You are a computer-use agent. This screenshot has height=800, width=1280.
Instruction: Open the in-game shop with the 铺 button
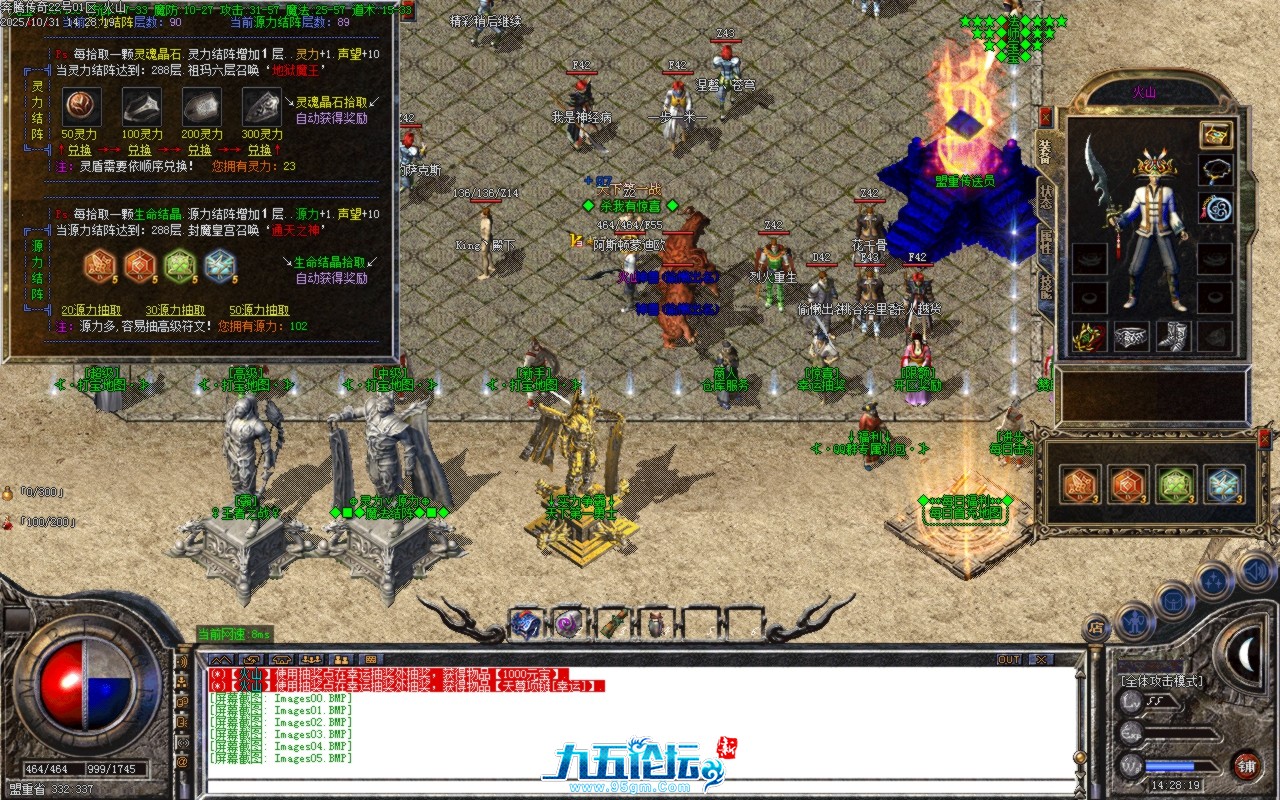click(x=1248, y=765)
